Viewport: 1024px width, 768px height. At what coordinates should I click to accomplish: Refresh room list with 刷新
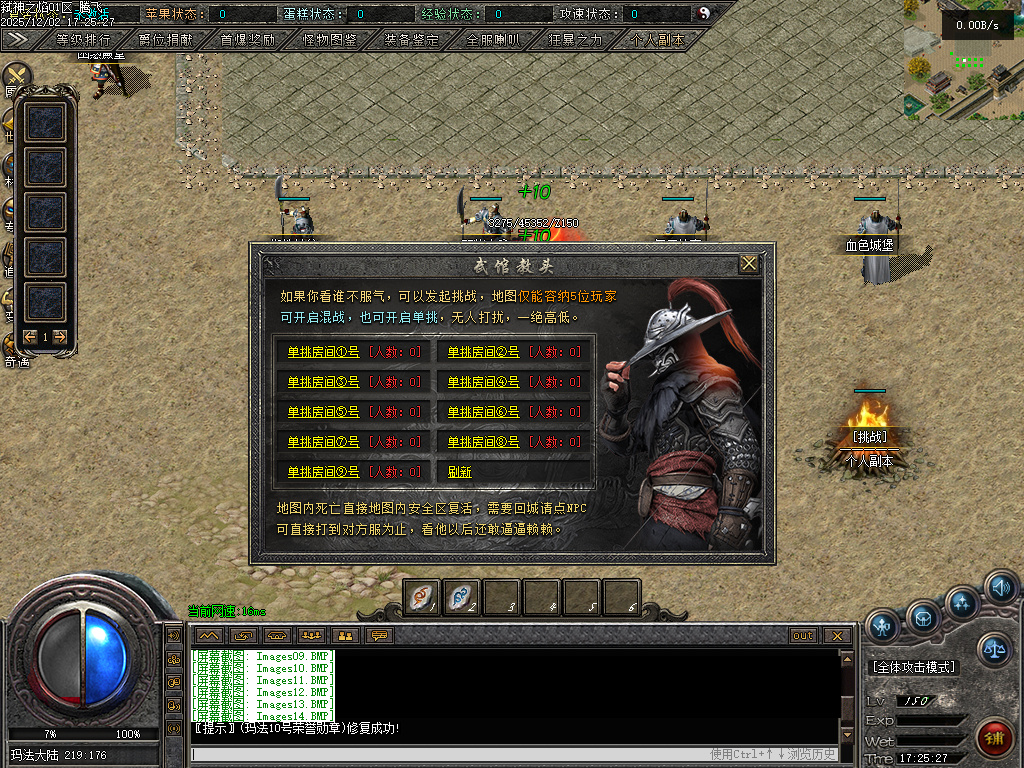(x=459, y=472)
